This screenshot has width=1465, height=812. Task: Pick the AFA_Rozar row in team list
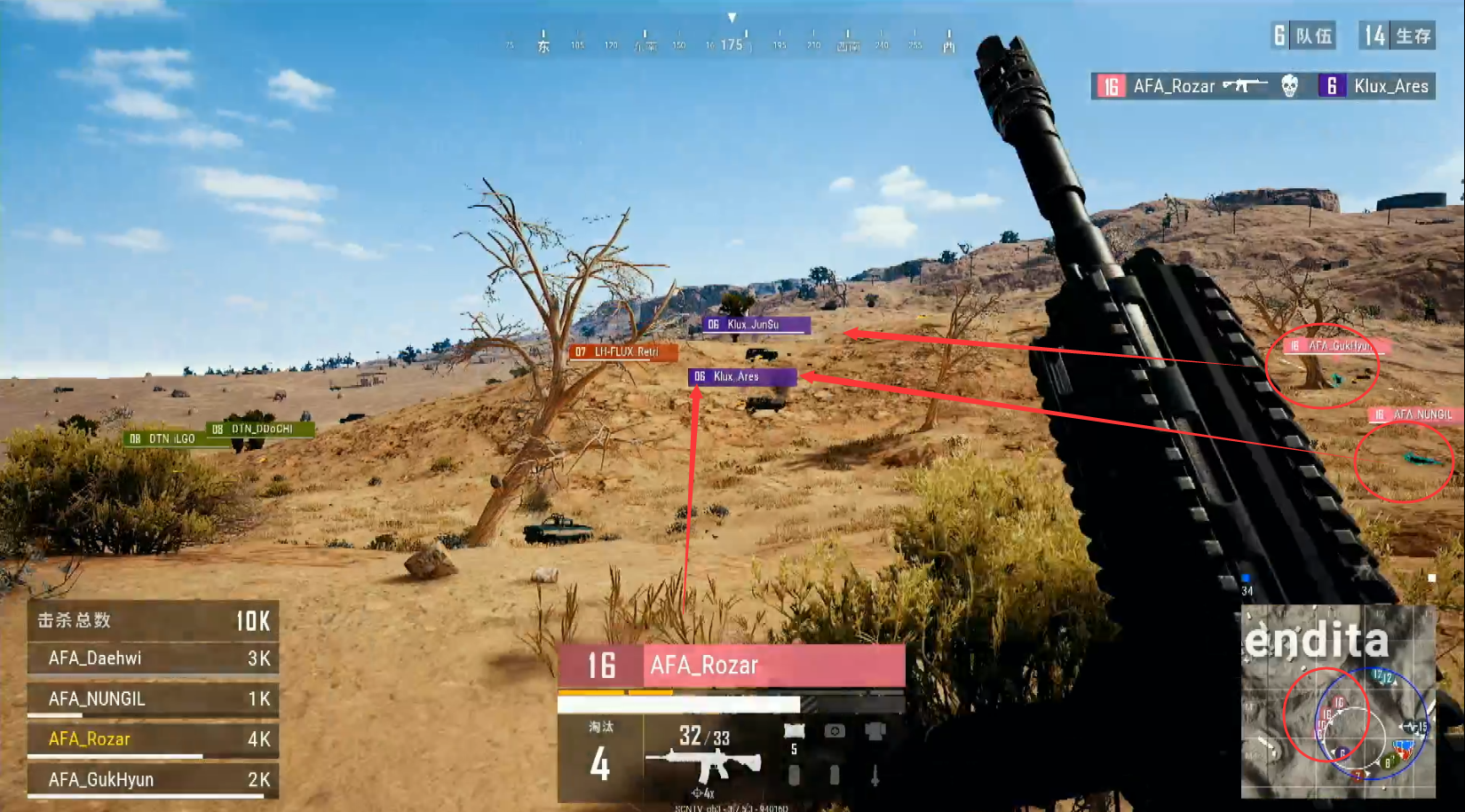tap(152, 739)
